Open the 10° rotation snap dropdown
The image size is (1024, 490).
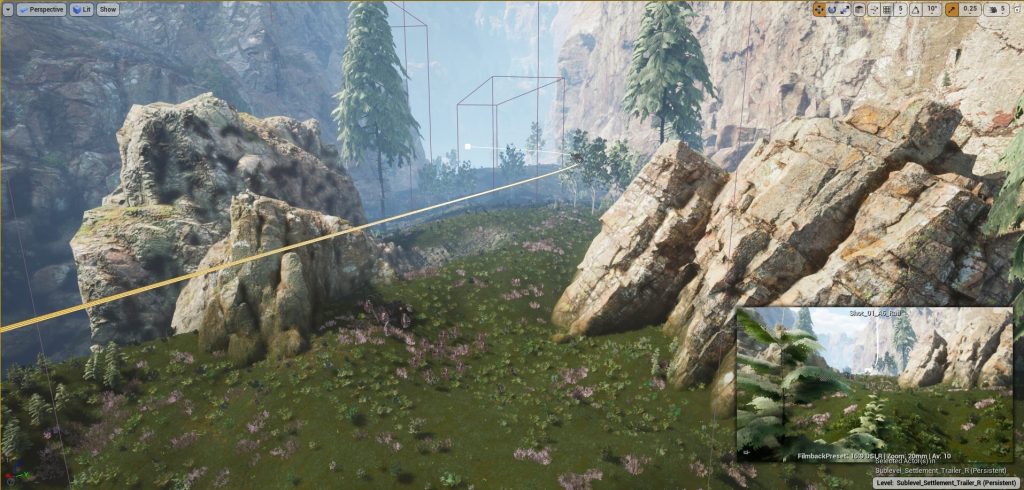click(x=933, y=9)
